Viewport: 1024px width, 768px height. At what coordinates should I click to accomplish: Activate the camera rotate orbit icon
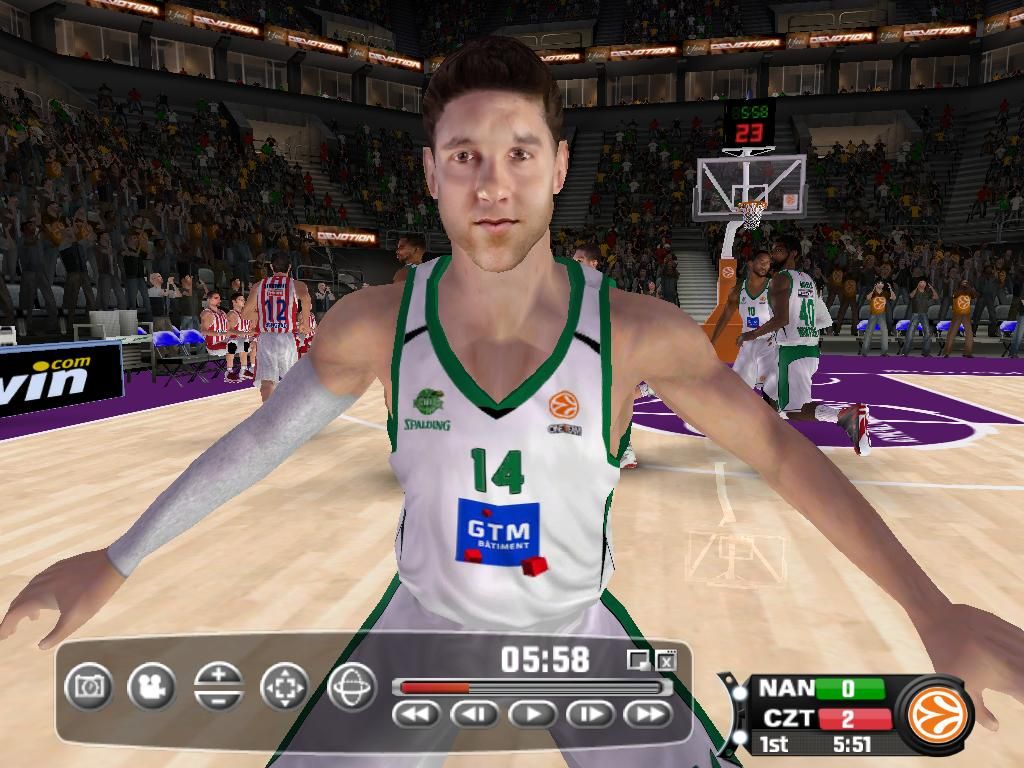pyautogui.click(x=352, y=687)
